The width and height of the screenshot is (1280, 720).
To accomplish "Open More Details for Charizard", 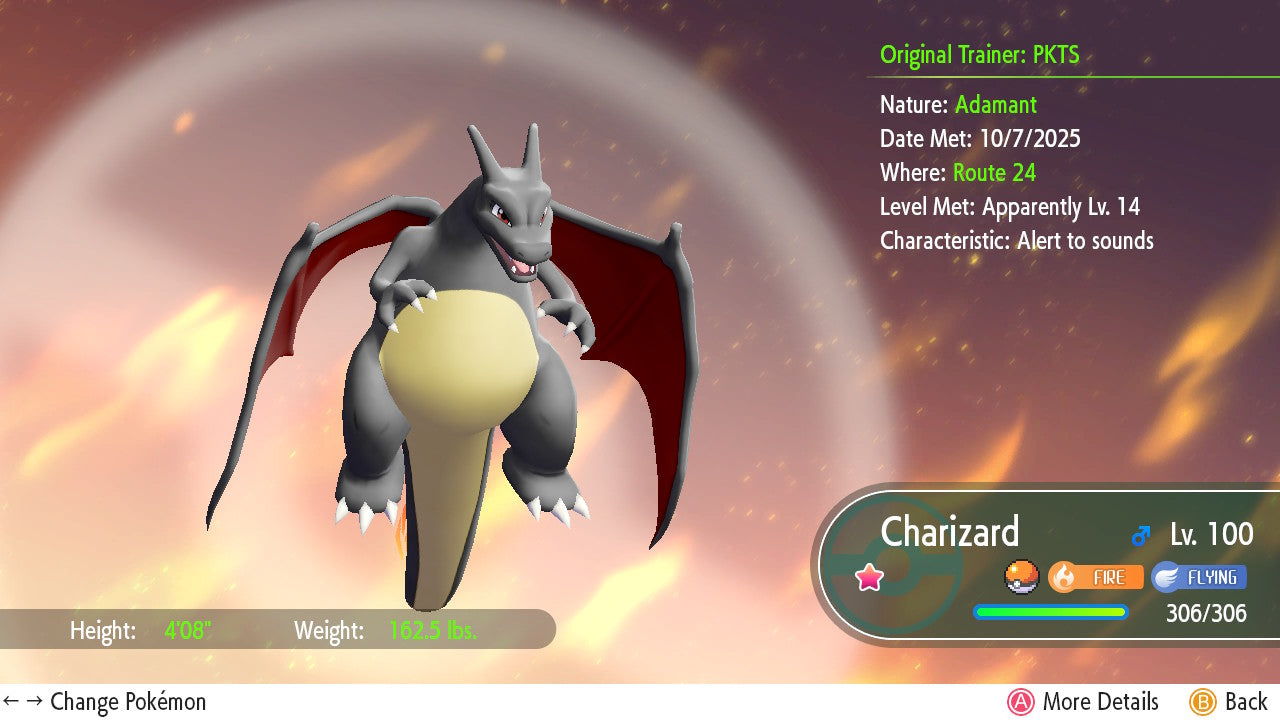I will [x=1083, y=702].
